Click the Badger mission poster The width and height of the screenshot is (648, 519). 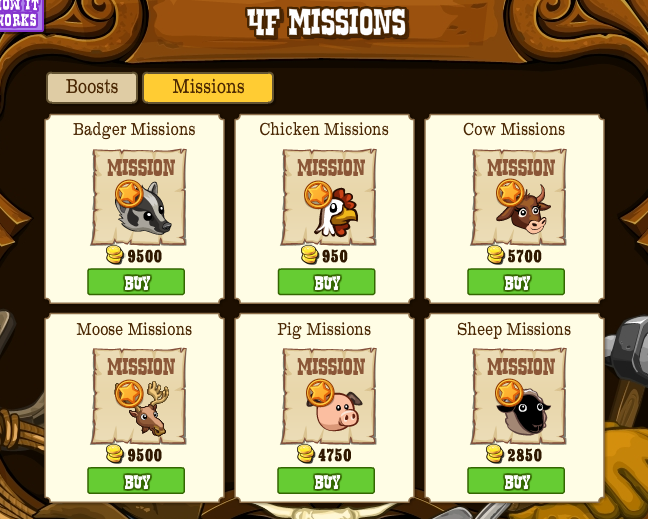(138, 196)
